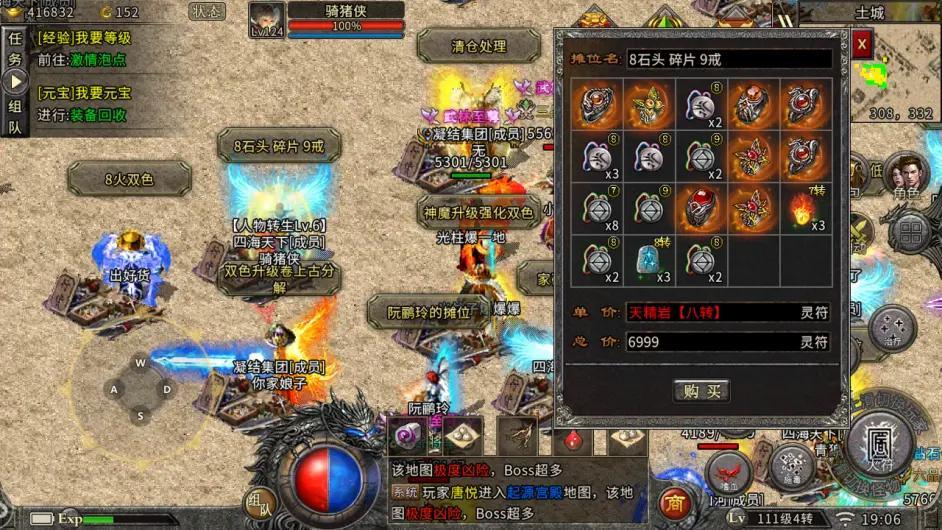This screenshot has width=942, height=530.
Task: Open the 商 shop round button
Action: point(676,502)
